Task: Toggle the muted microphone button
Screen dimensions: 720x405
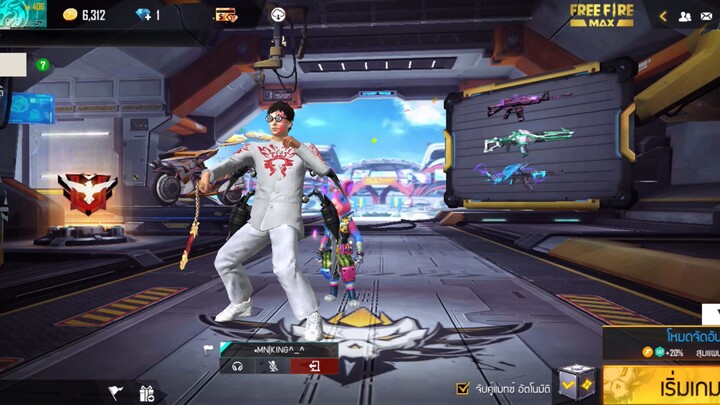Action: click(273, 367)
